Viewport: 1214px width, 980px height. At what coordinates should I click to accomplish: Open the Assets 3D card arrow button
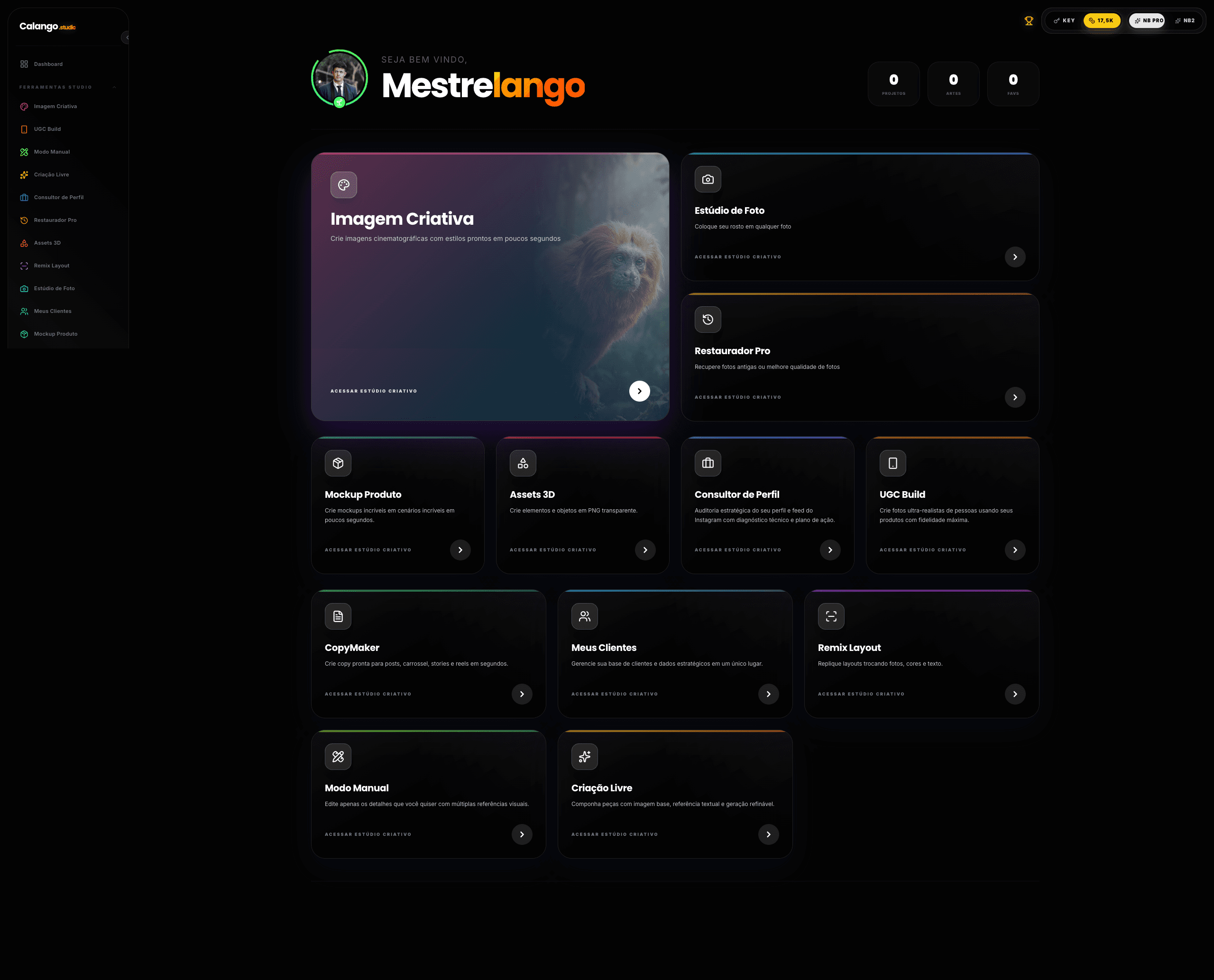[x=645, y=550]
